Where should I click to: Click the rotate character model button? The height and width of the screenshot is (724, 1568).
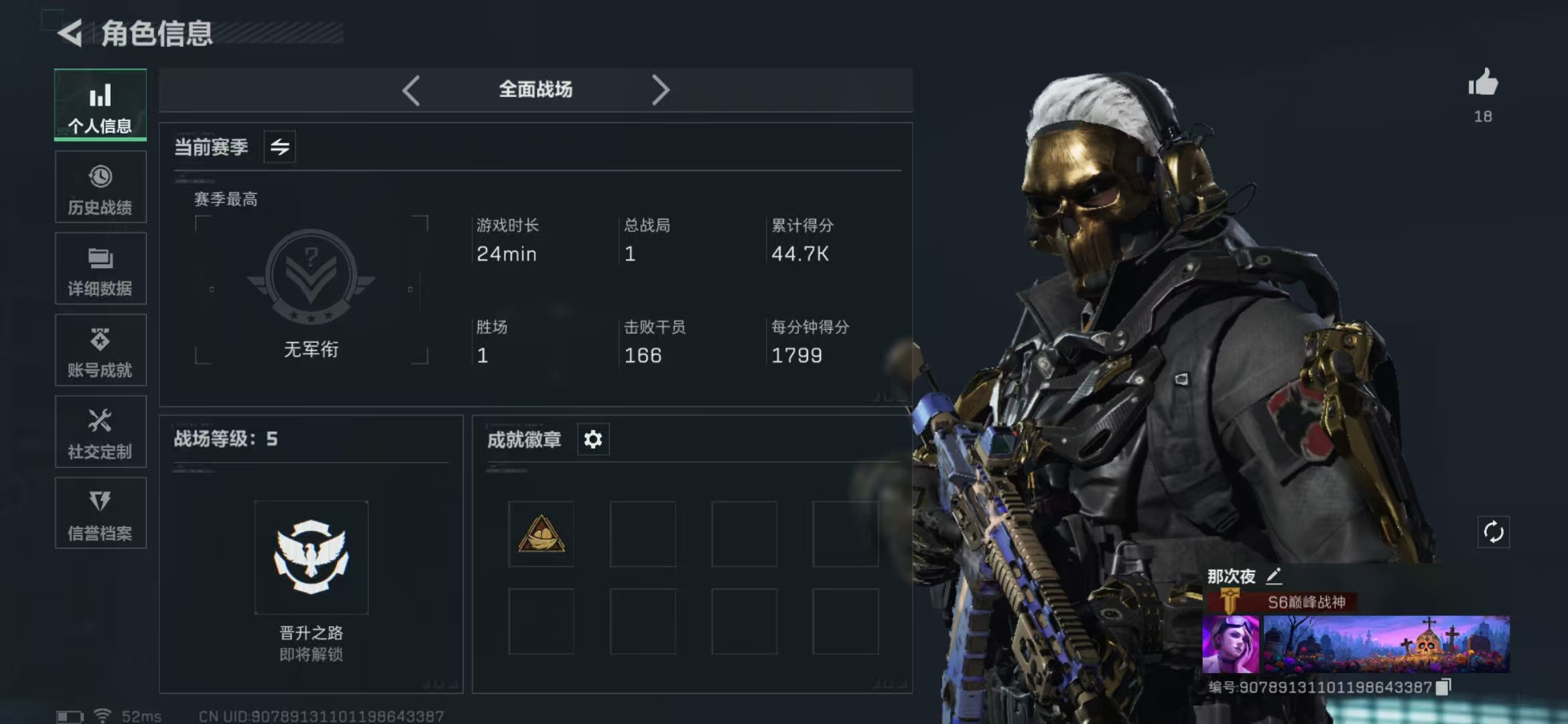pos(1494,532)
